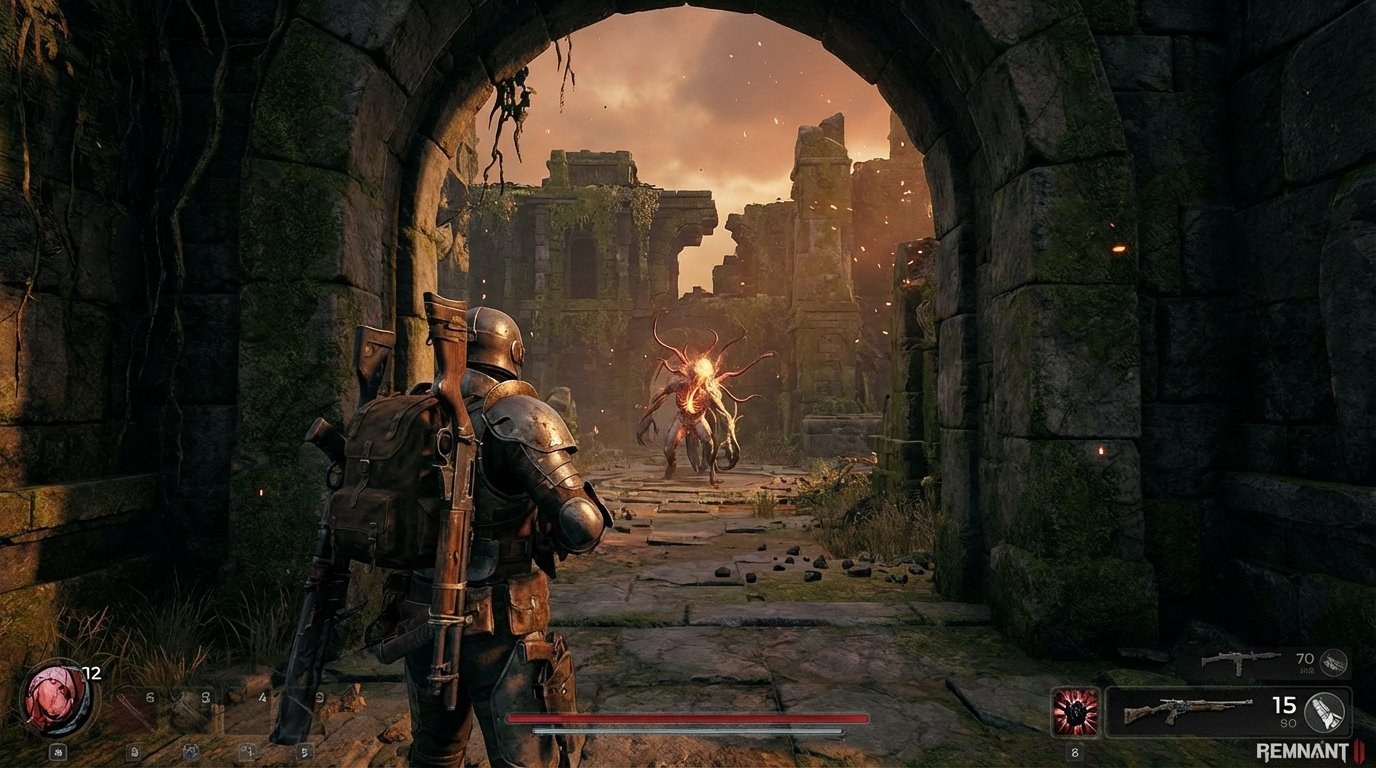The height and width of the screenshot is (768, 1376).
Task: Click the relic keybind badge below the heart
Action: (58, 752)
